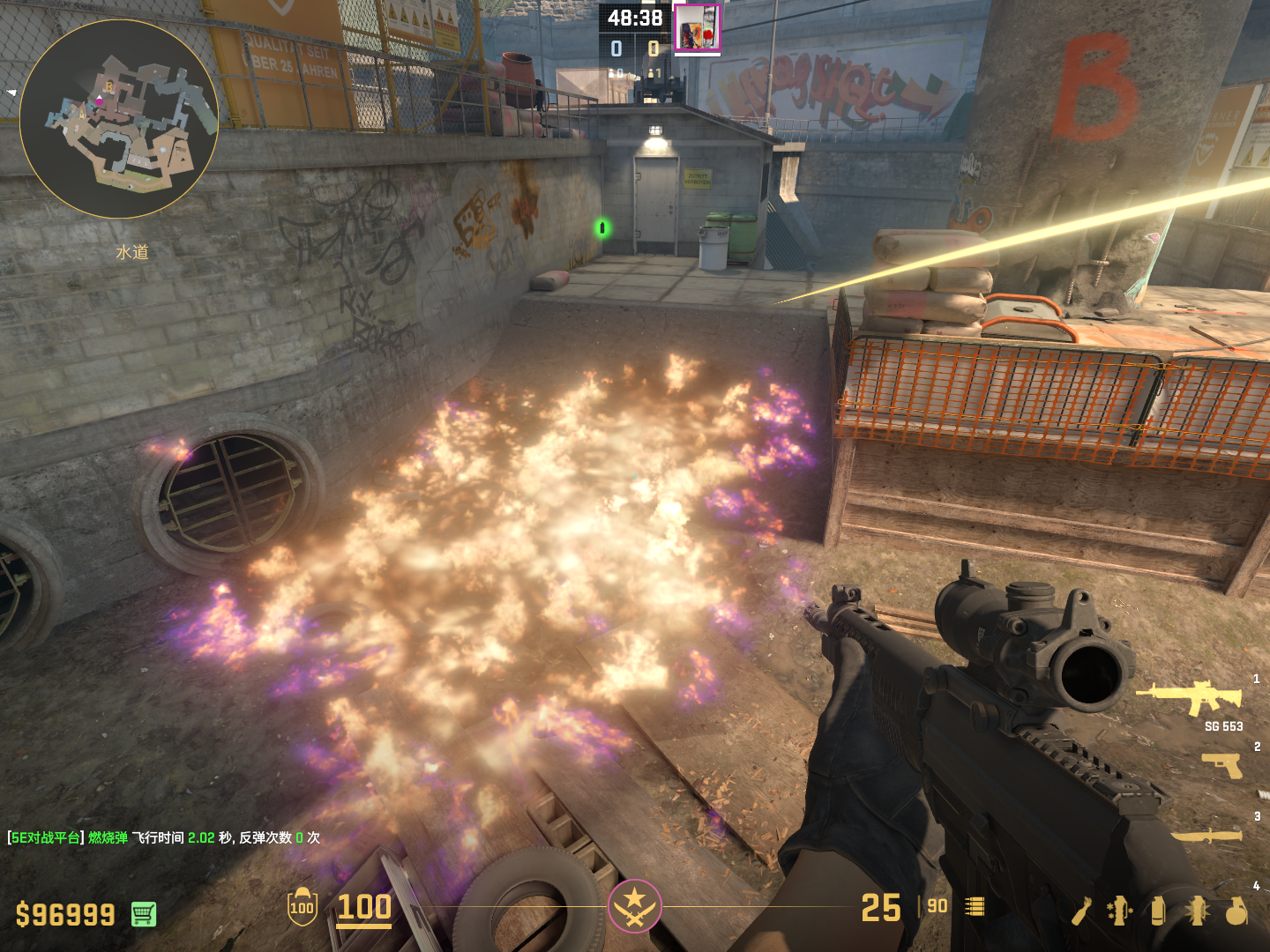Switch to the pistol weapon slot
1270x952 pixels.
(1222, 765)
